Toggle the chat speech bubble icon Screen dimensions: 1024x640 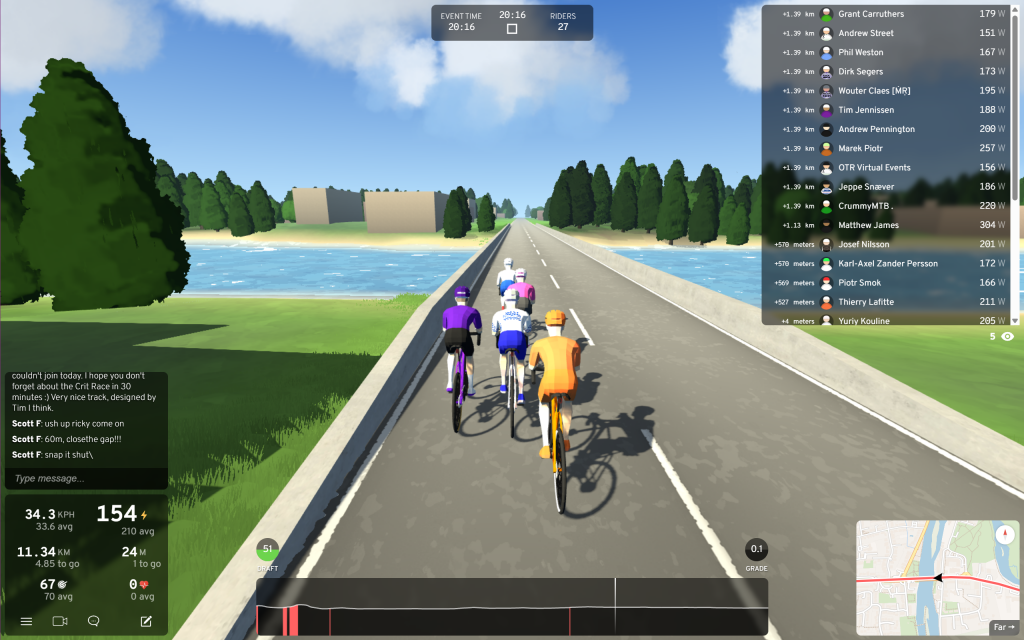coord(94,621)
